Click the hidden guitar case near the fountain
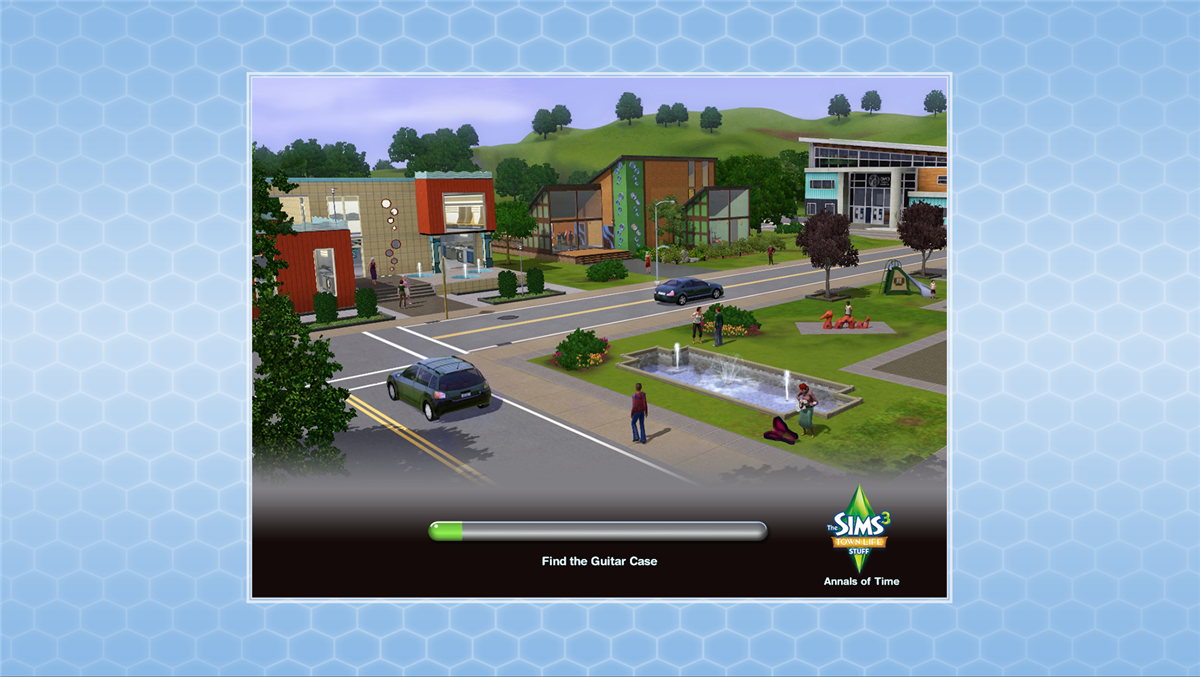The image size is (1200, 677). click(780, 433)
